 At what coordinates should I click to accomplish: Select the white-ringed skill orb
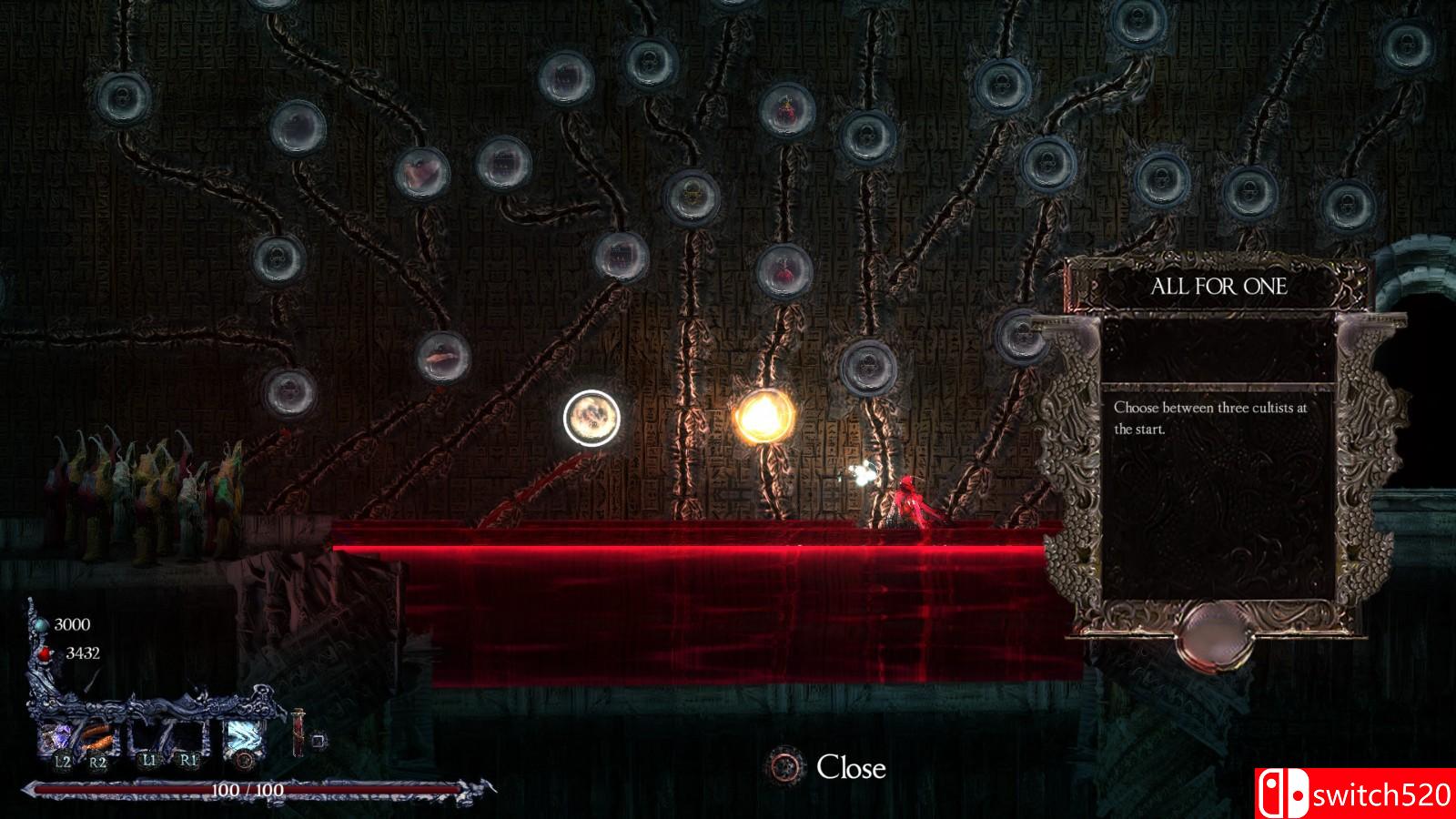click(x=591, y=418)
